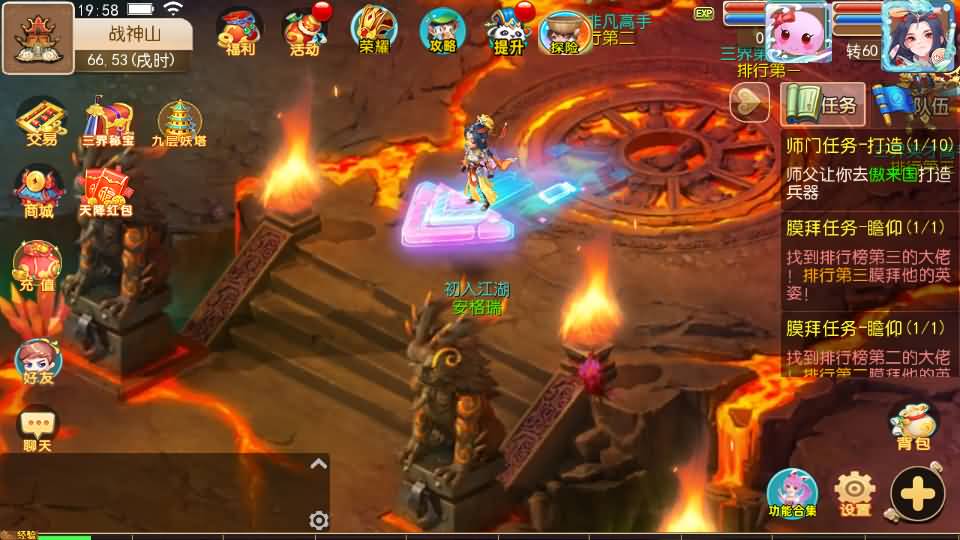Open the 福利 welfare menu
This screenshot has height=540, width=960.
(239, 31)
